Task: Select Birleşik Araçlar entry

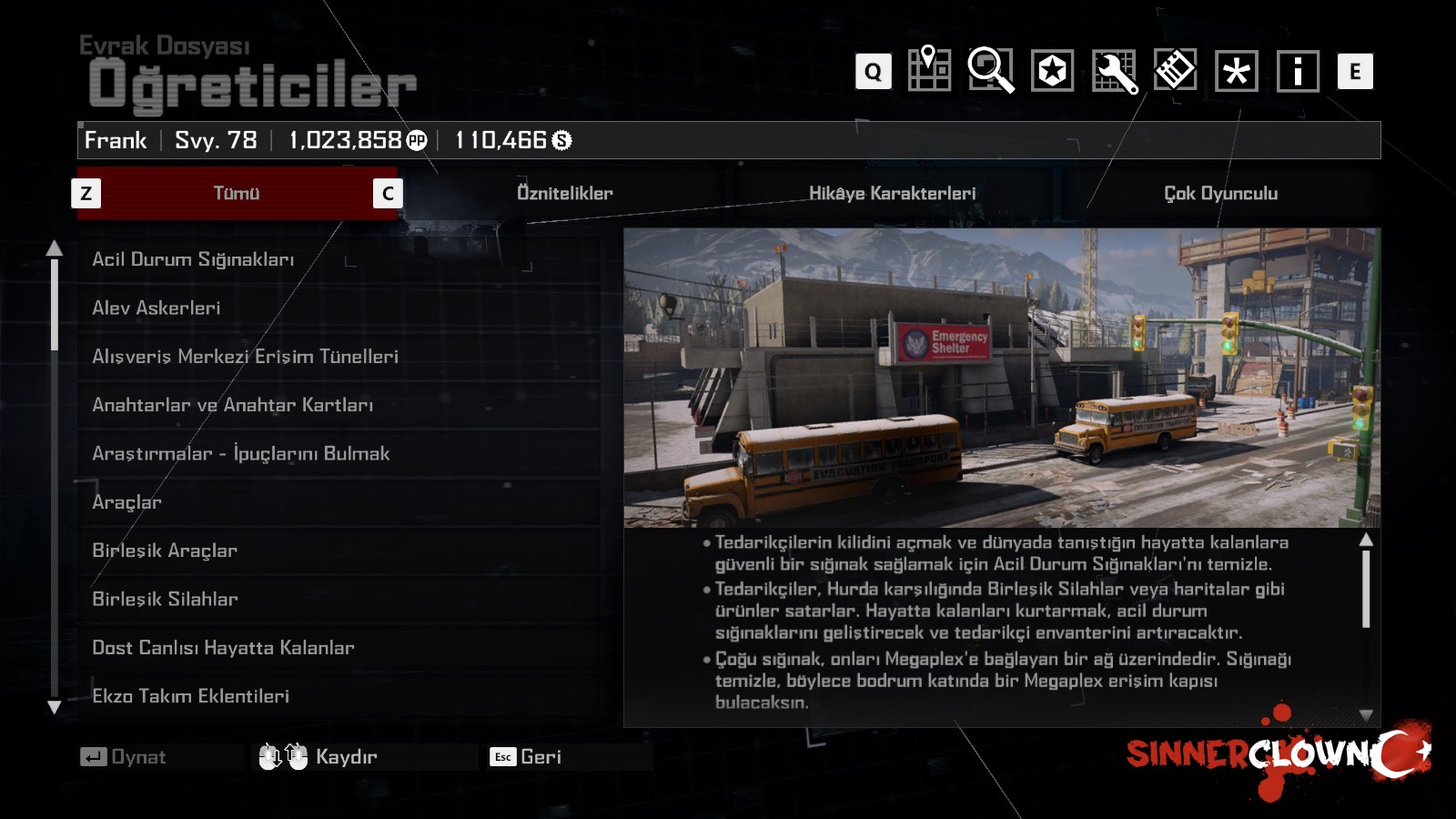Action: pos(165,551)
